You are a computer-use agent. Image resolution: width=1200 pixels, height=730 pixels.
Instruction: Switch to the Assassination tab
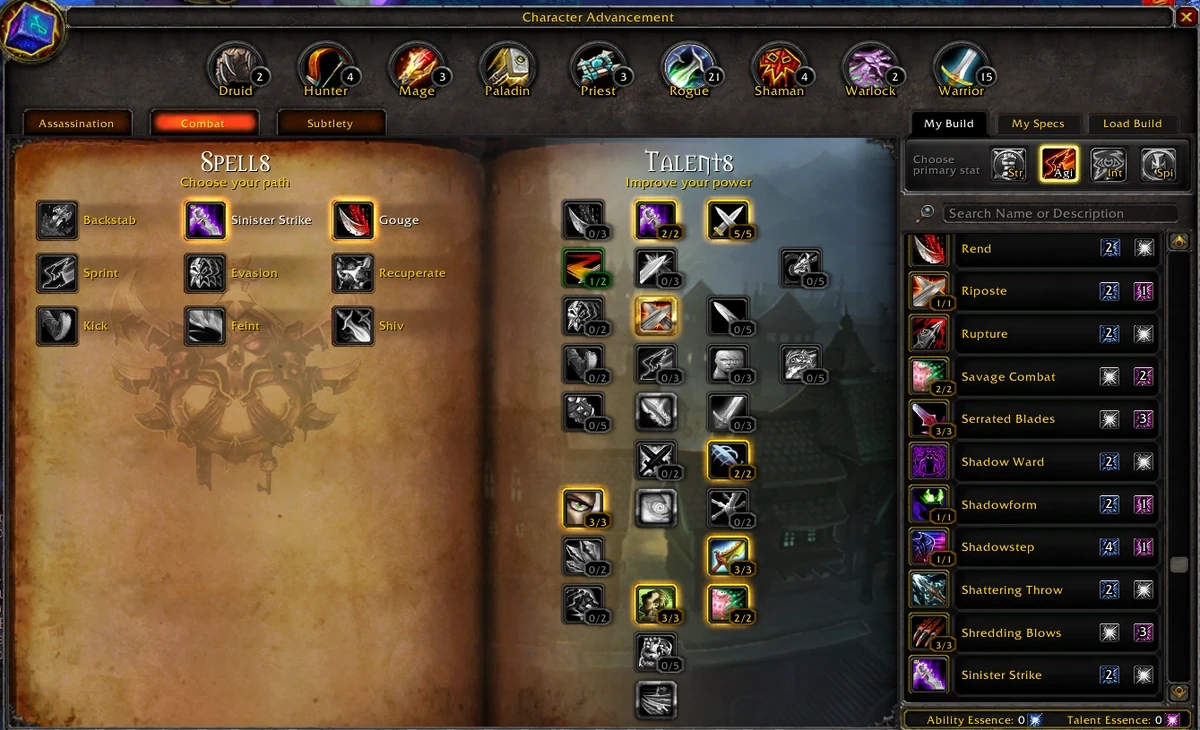(x=77, y=123)
